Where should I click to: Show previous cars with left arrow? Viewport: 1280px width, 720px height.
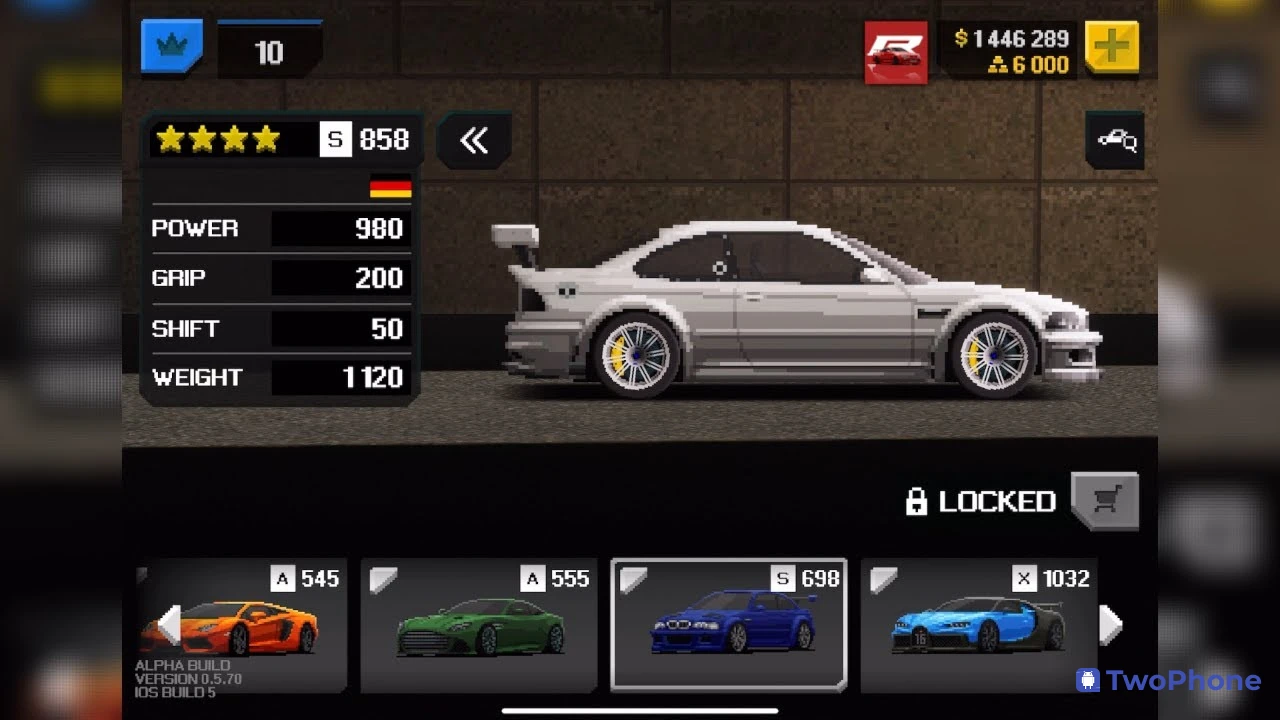(x=169, y=625)
